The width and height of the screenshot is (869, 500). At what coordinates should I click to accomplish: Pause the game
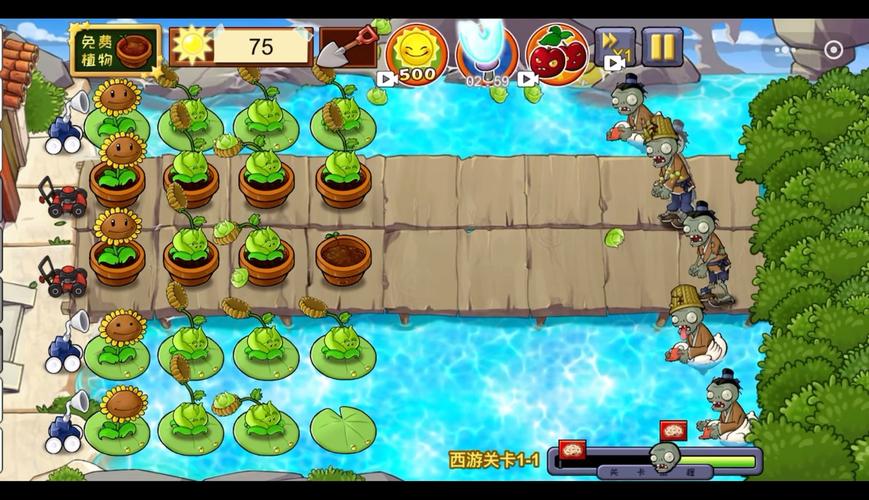(662, 47)
